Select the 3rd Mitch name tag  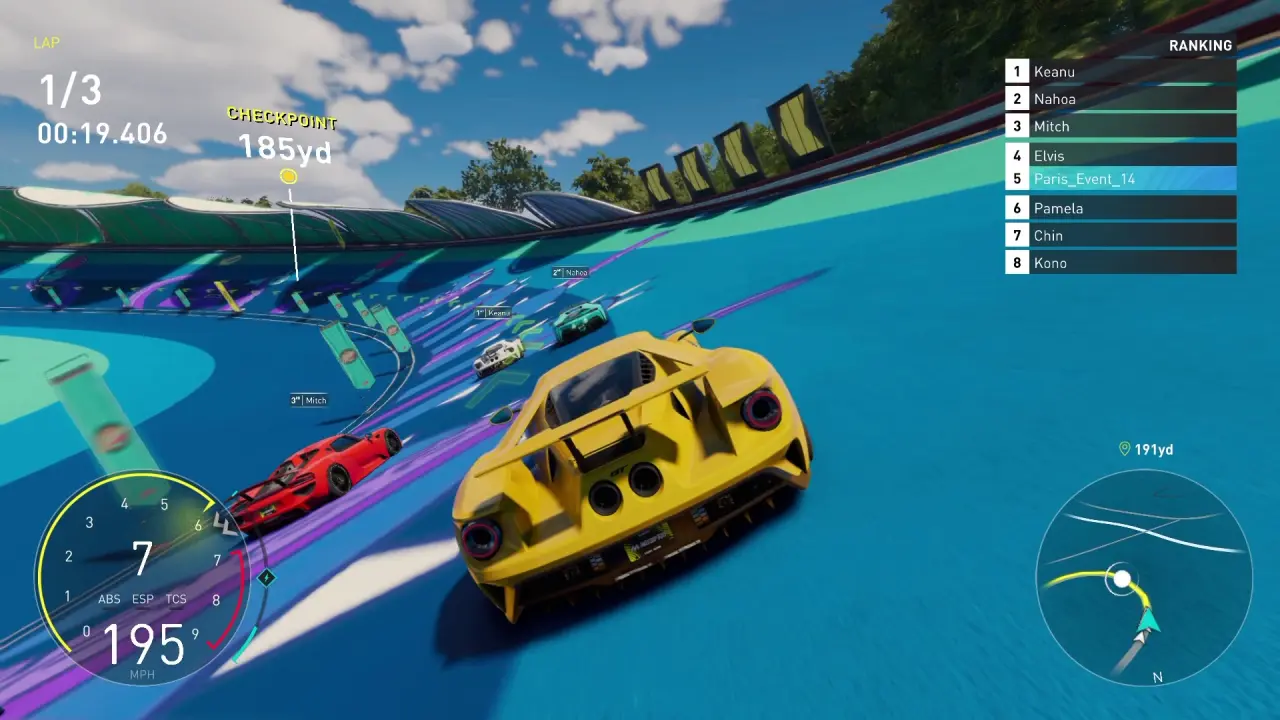[x=309, y=400]
